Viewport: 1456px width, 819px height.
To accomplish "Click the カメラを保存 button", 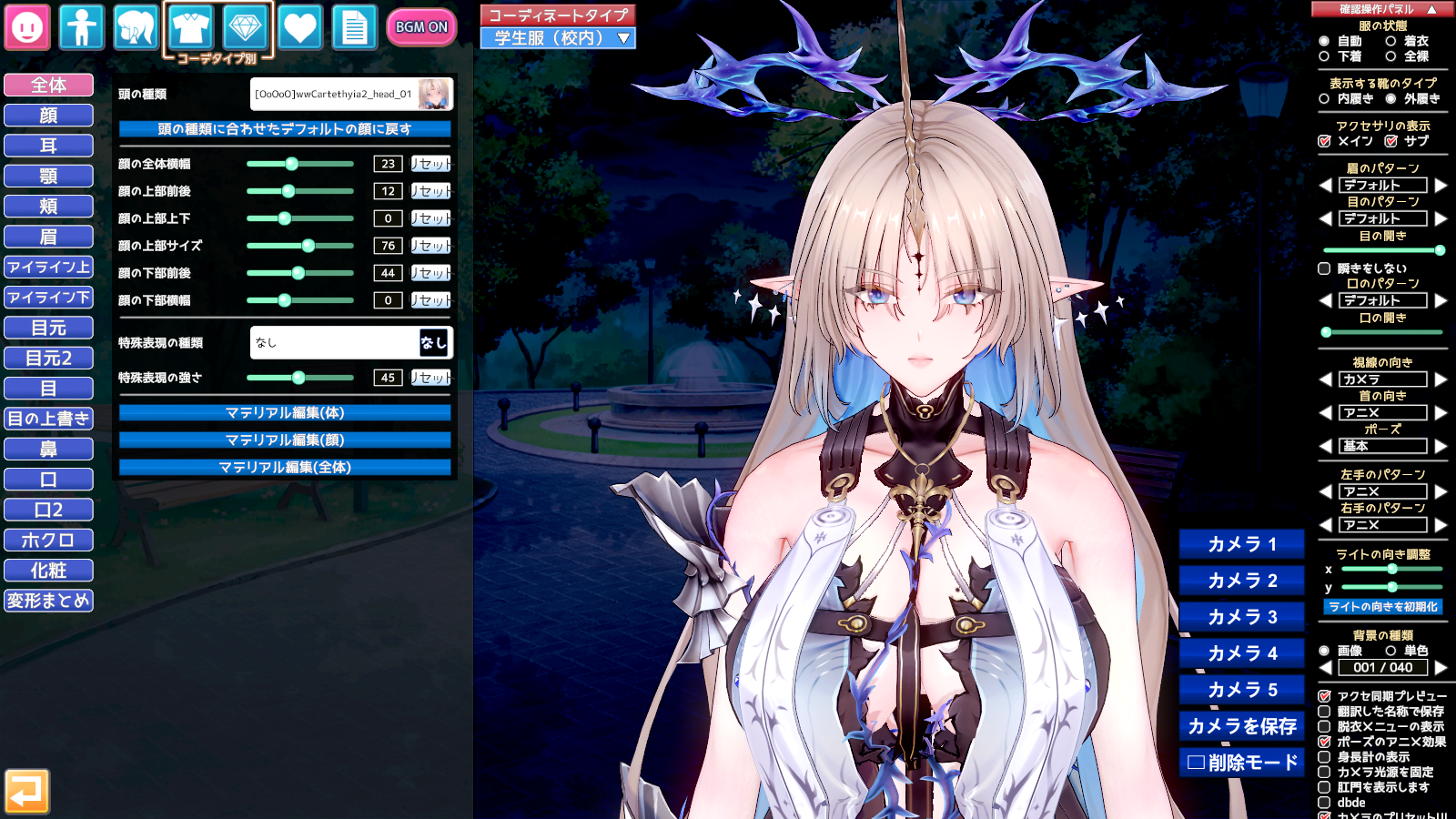I will pos(1242,726).
